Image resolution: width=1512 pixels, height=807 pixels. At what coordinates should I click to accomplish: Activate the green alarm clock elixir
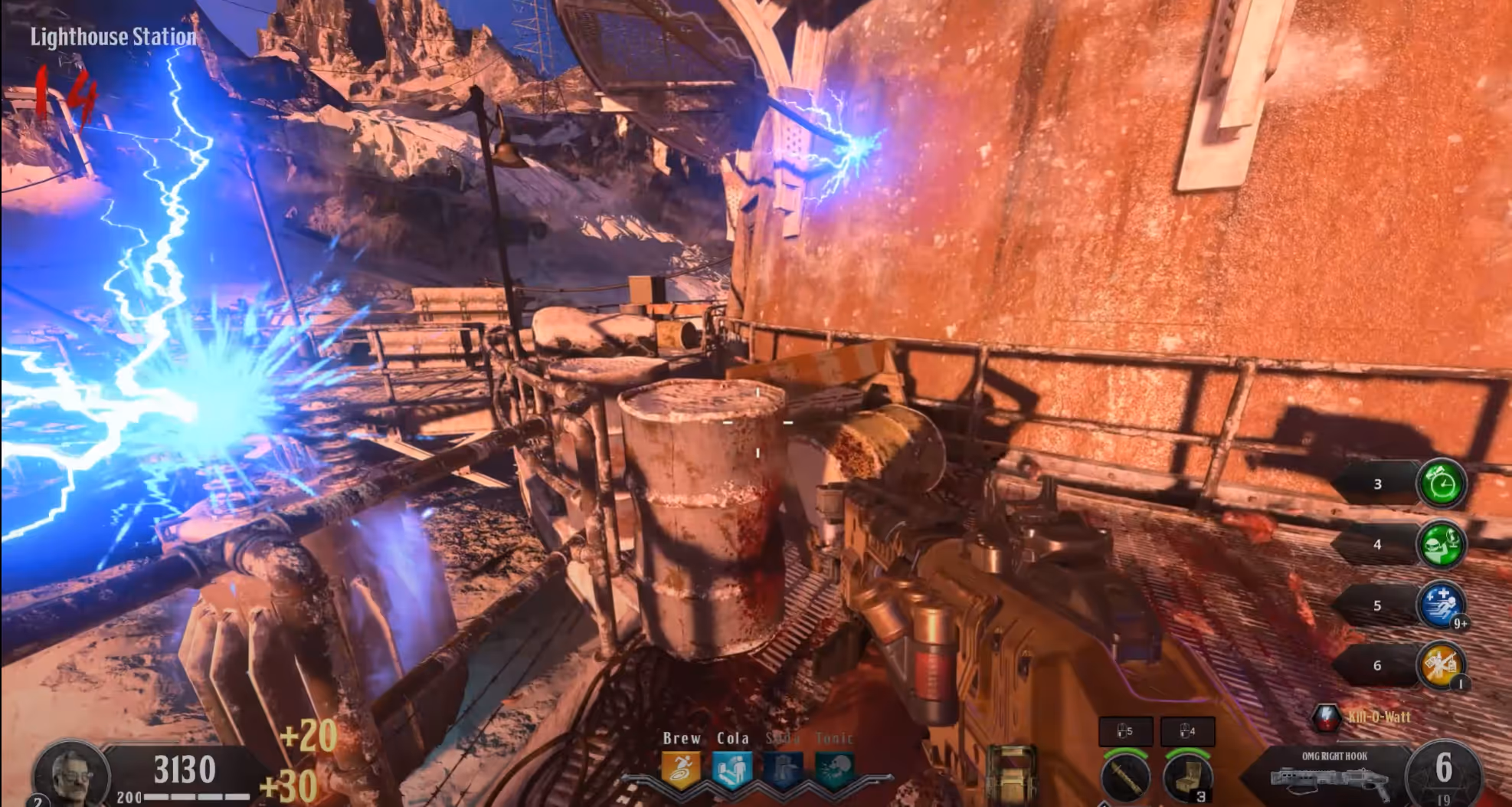point(1441,484)
